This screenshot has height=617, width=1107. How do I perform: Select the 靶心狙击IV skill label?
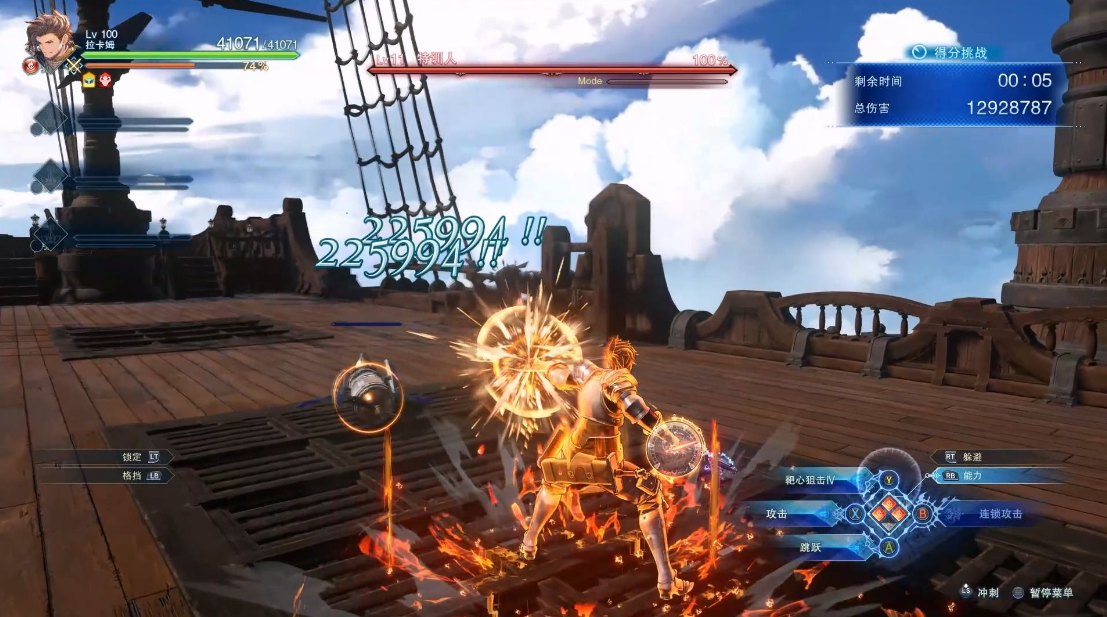pyautogui.click(x=810, y=481)
